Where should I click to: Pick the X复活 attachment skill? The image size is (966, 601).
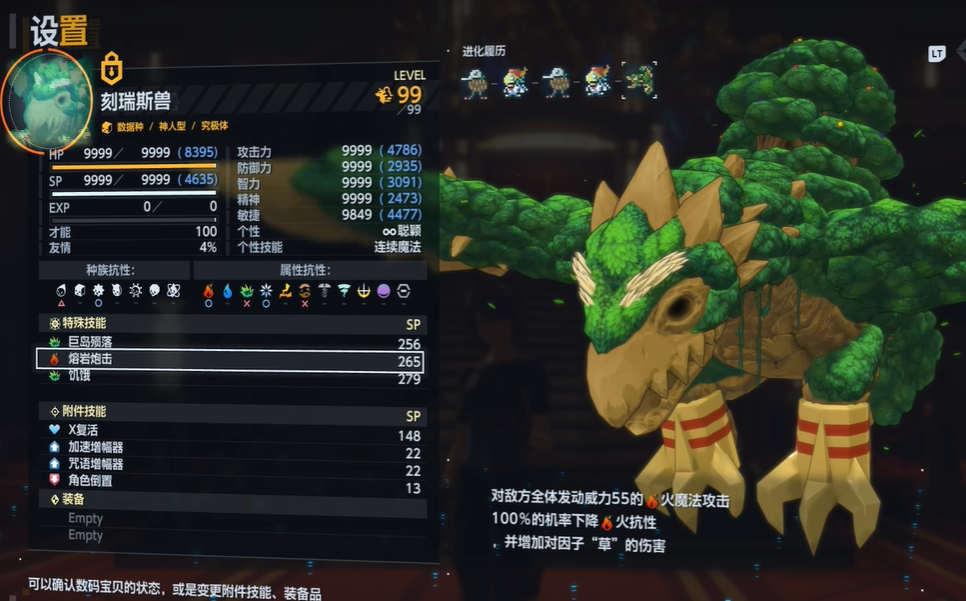click(x=230, y=430)
